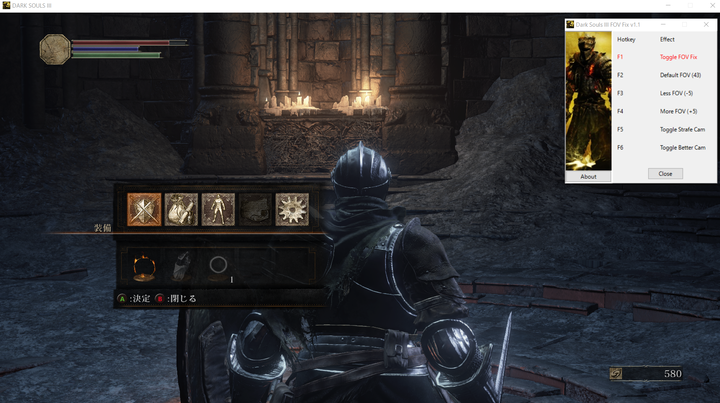
Task: Click the About button in FOV Fix window
Action: [588, 177]
